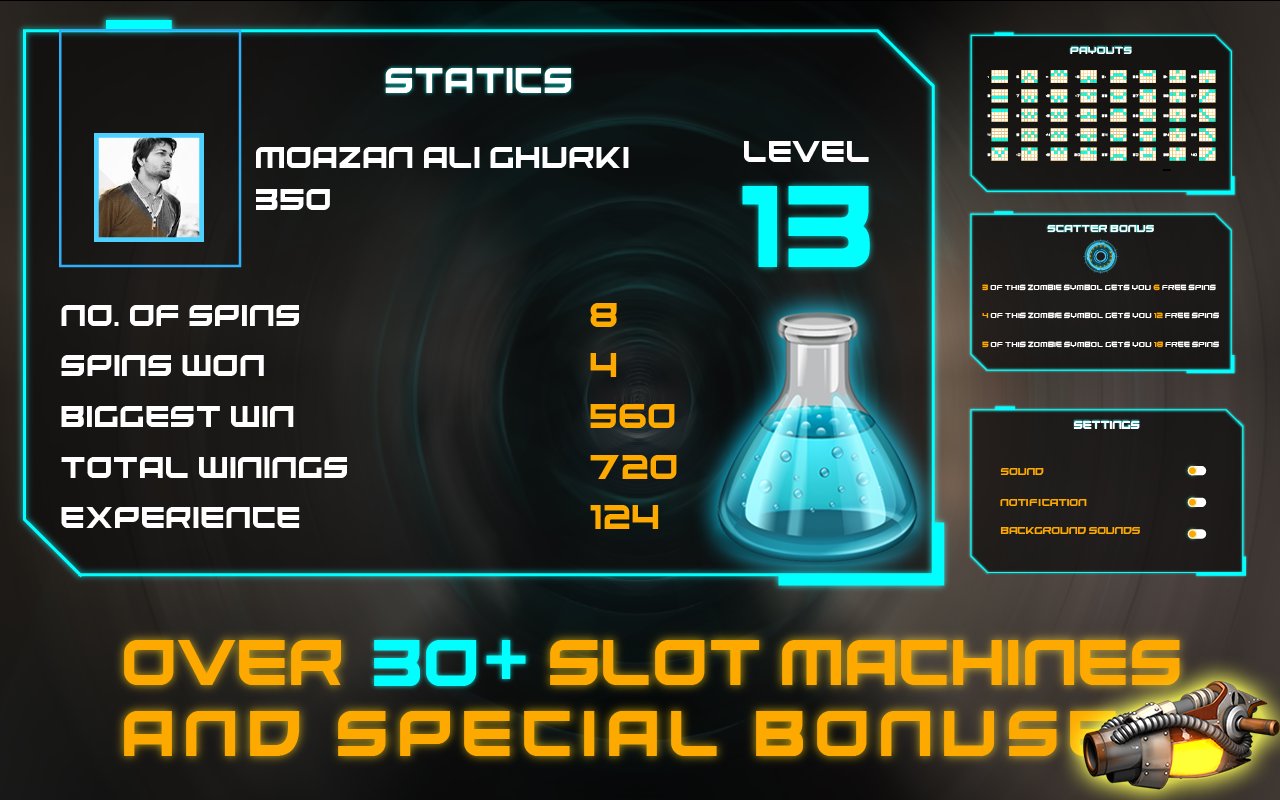Select the Scatter Bonus panel title

[1102, 229]
